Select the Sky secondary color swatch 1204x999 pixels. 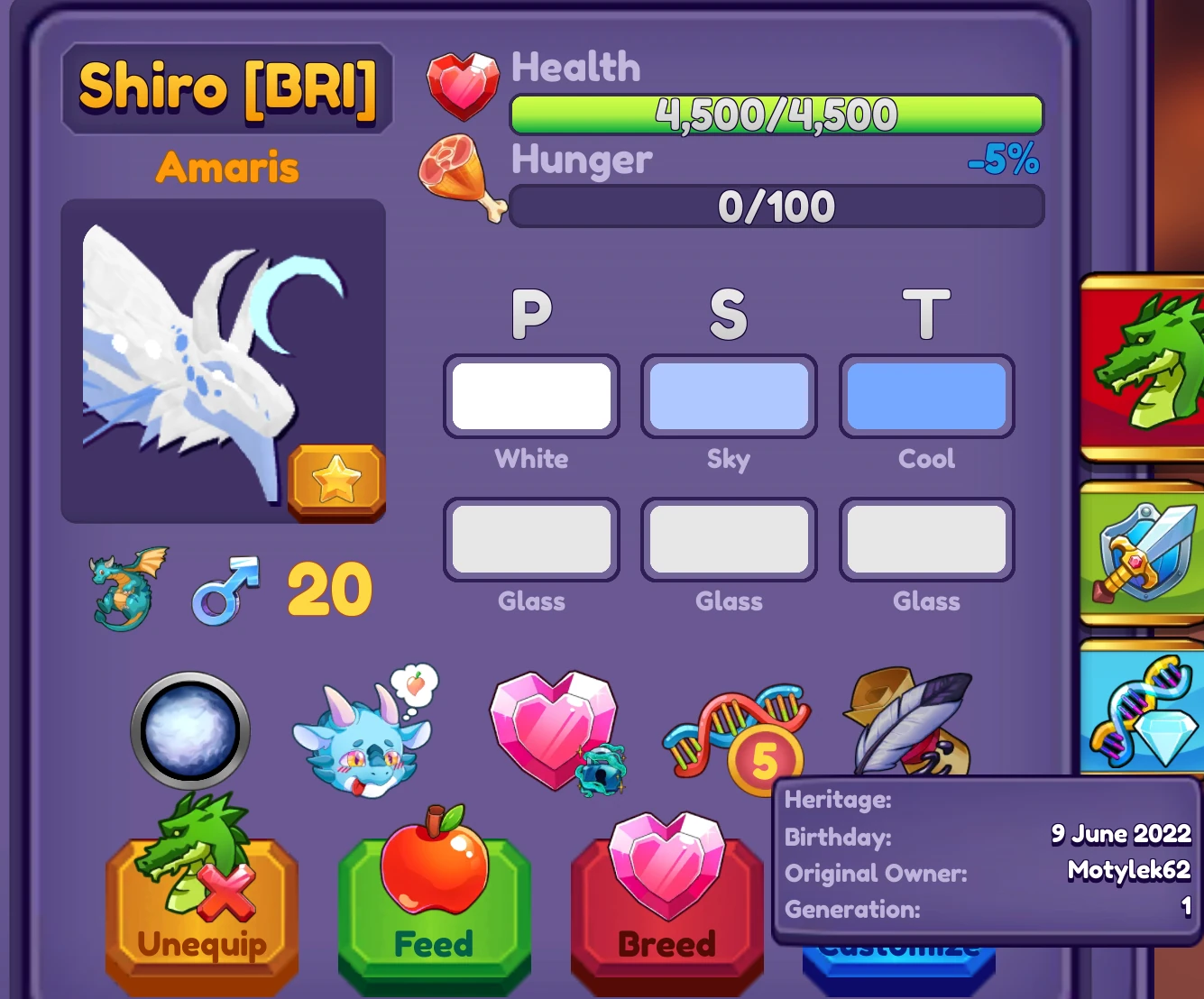(x=729, y=397)
